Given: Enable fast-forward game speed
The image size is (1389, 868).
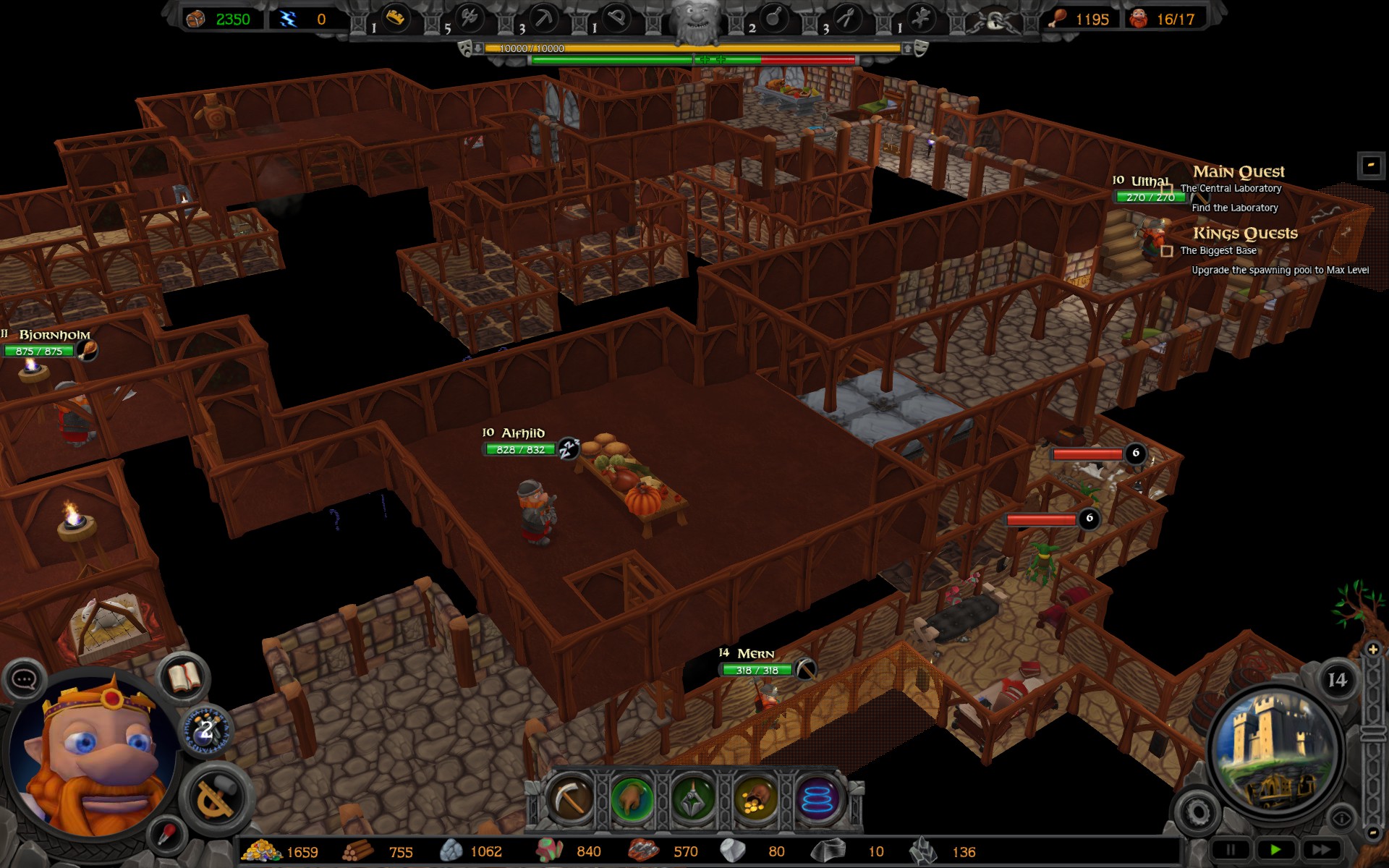Looking at the screenshot, I should click(x=1321, y=849).
